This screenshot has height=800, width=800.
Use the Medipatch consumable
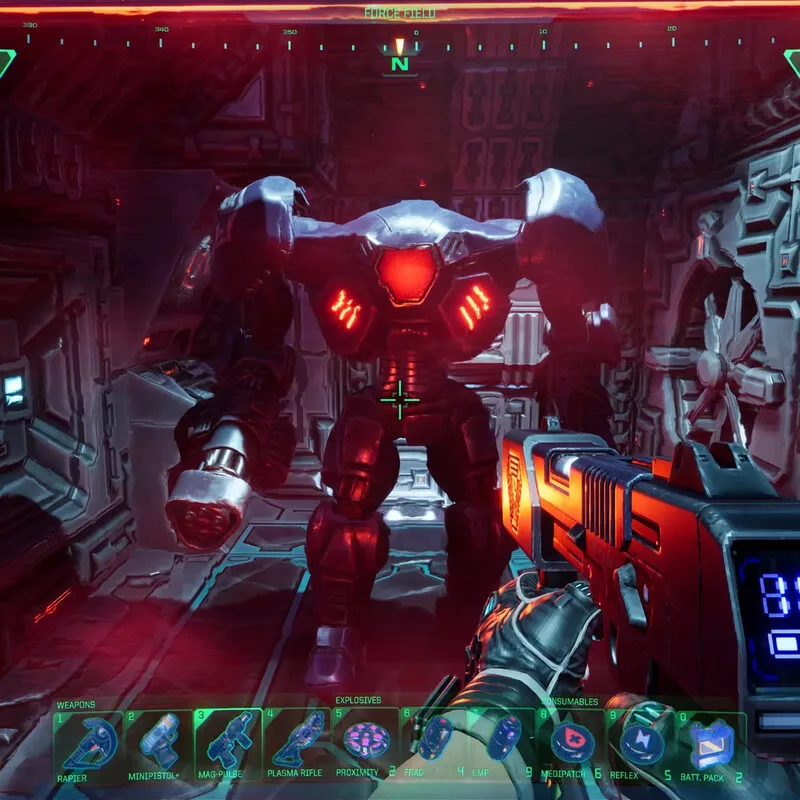(x=572, y=743)
